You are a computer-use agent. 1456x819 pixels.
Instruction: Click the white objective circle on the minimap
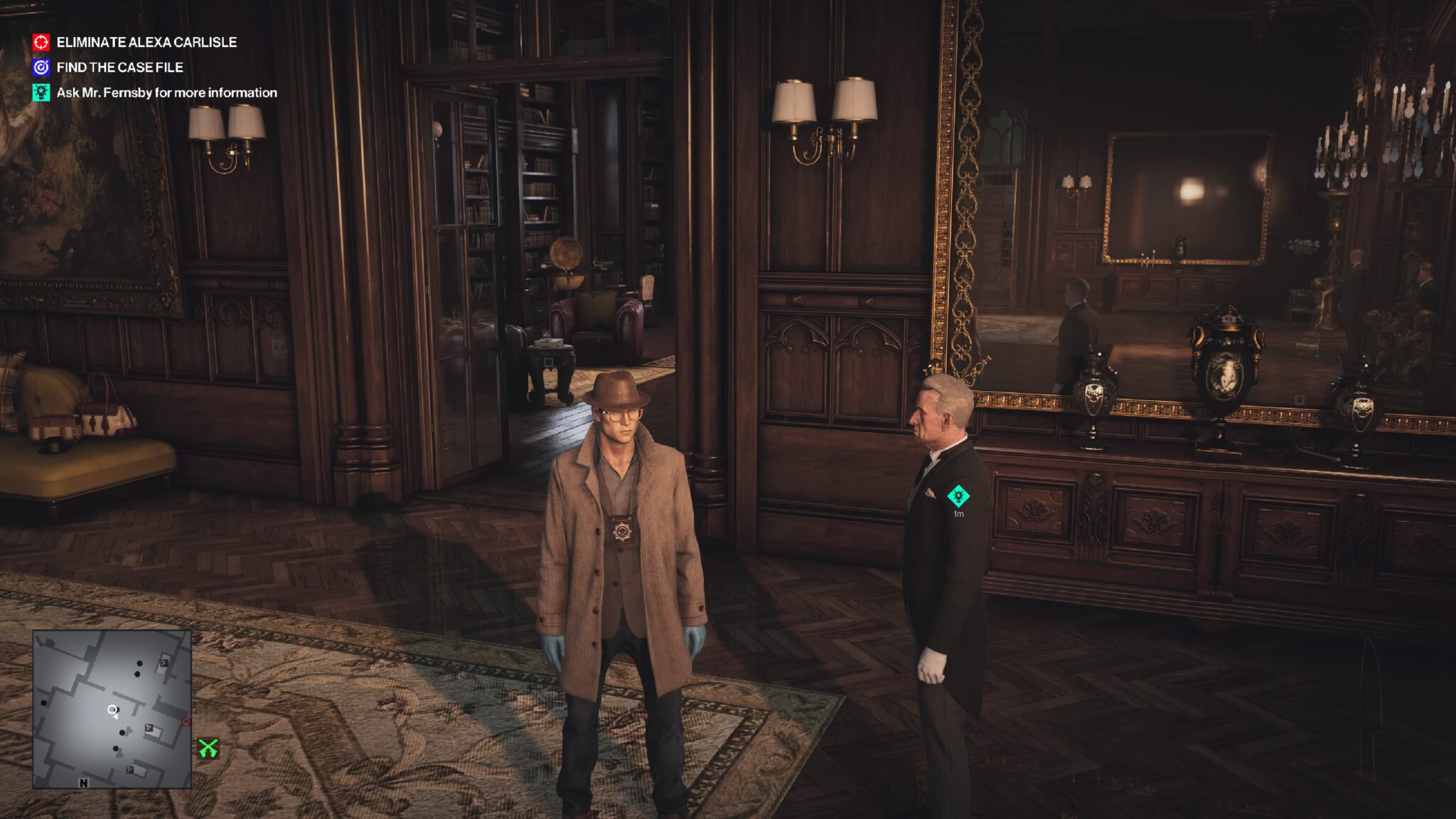click(112, 710)
